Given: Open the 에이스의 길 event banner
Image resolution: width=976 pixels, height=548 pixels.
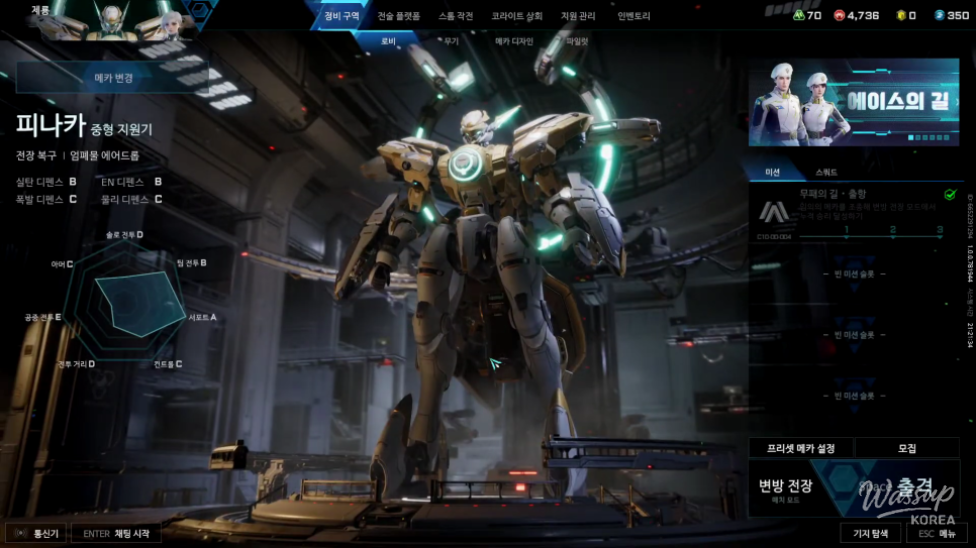Looking at the screenshot, I should click(x=853, y=102).
